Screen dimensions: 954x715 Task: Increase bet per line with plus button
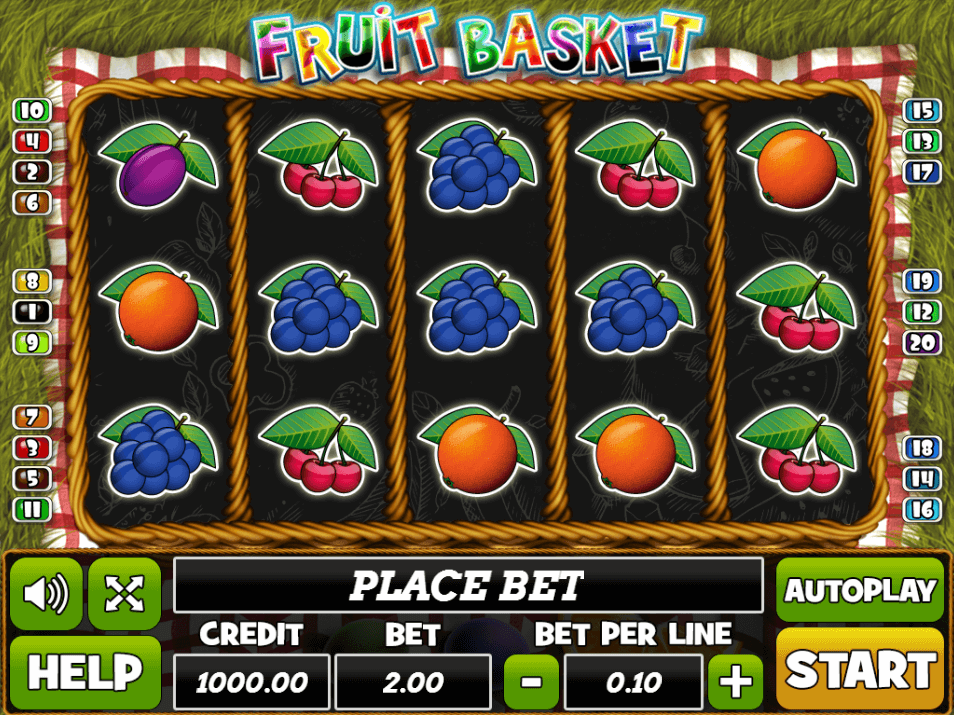[735, 683]
